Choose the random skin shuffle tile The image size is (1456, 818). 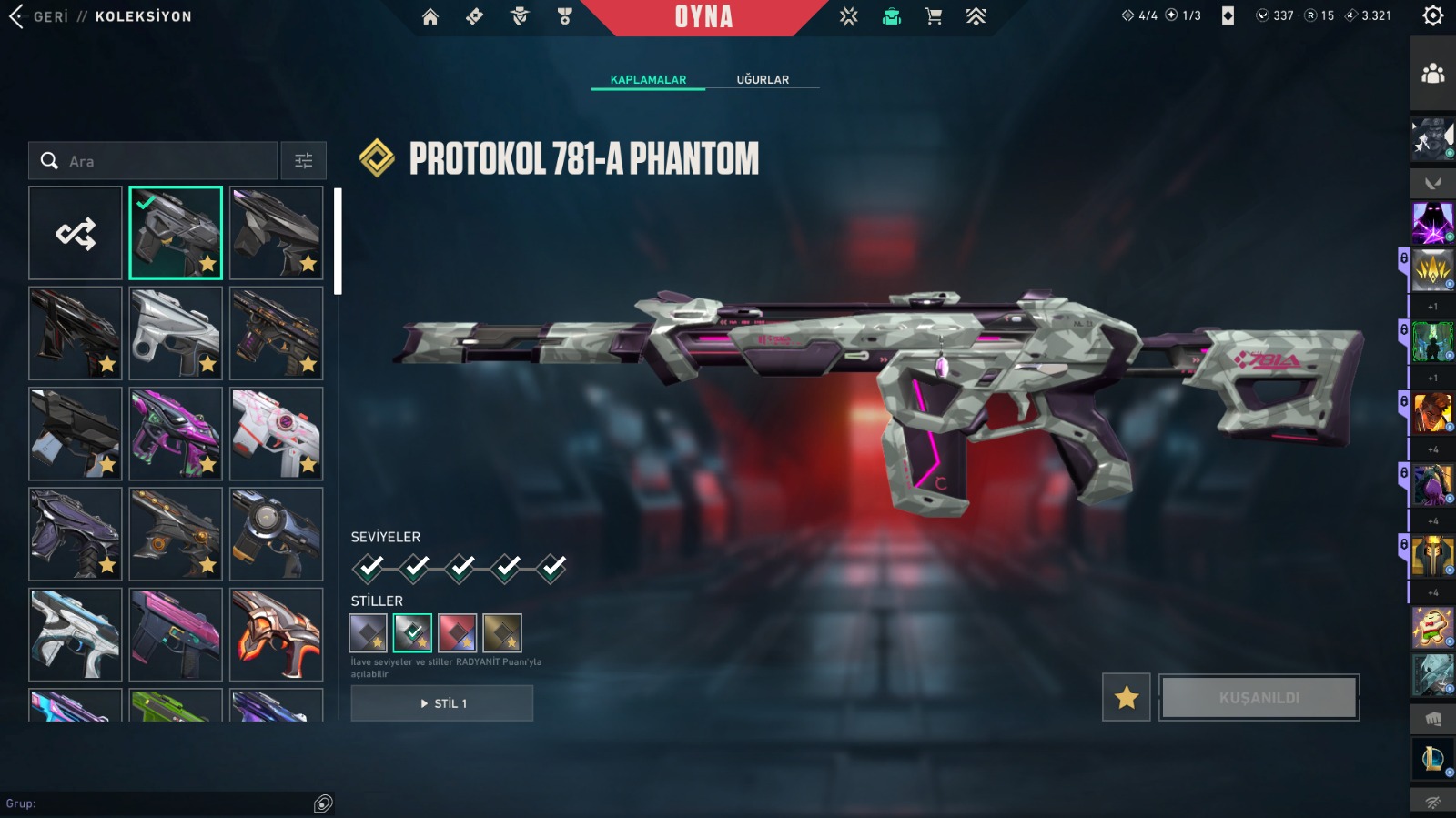click(x=76, y=233)
